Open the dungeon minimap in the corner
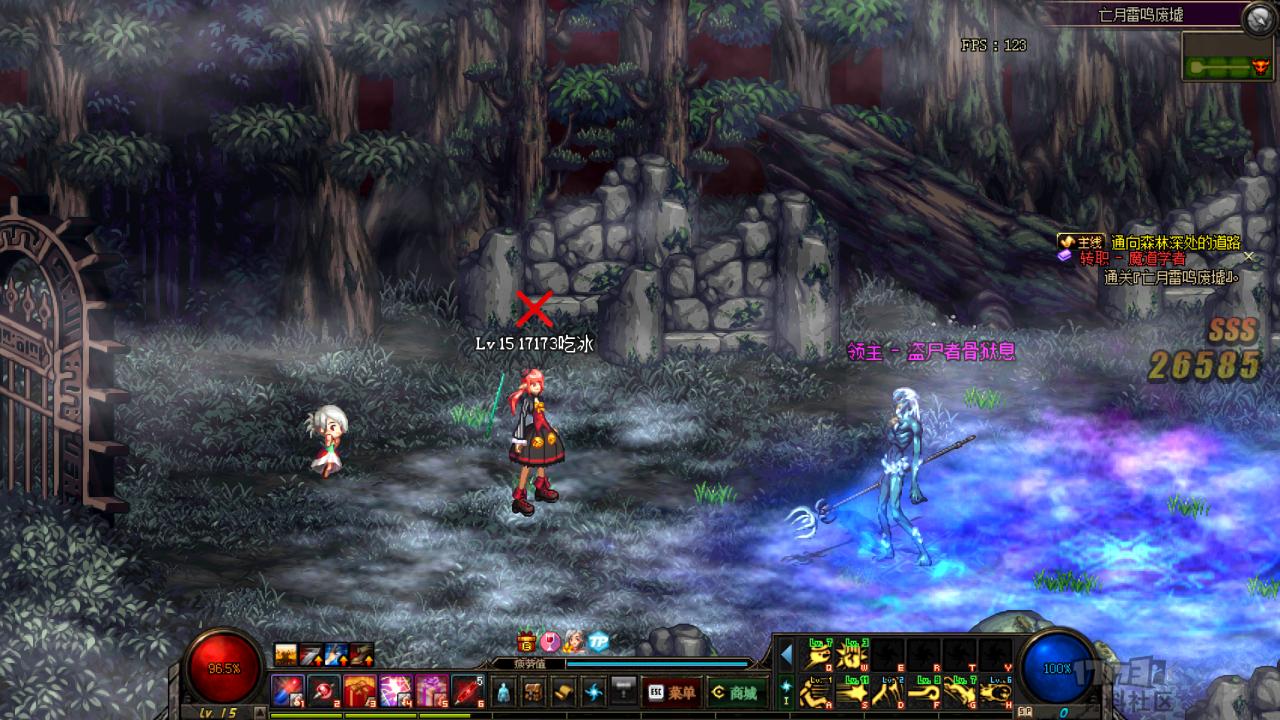This screenshot has height=720, width=1280. coord(1228,56)
